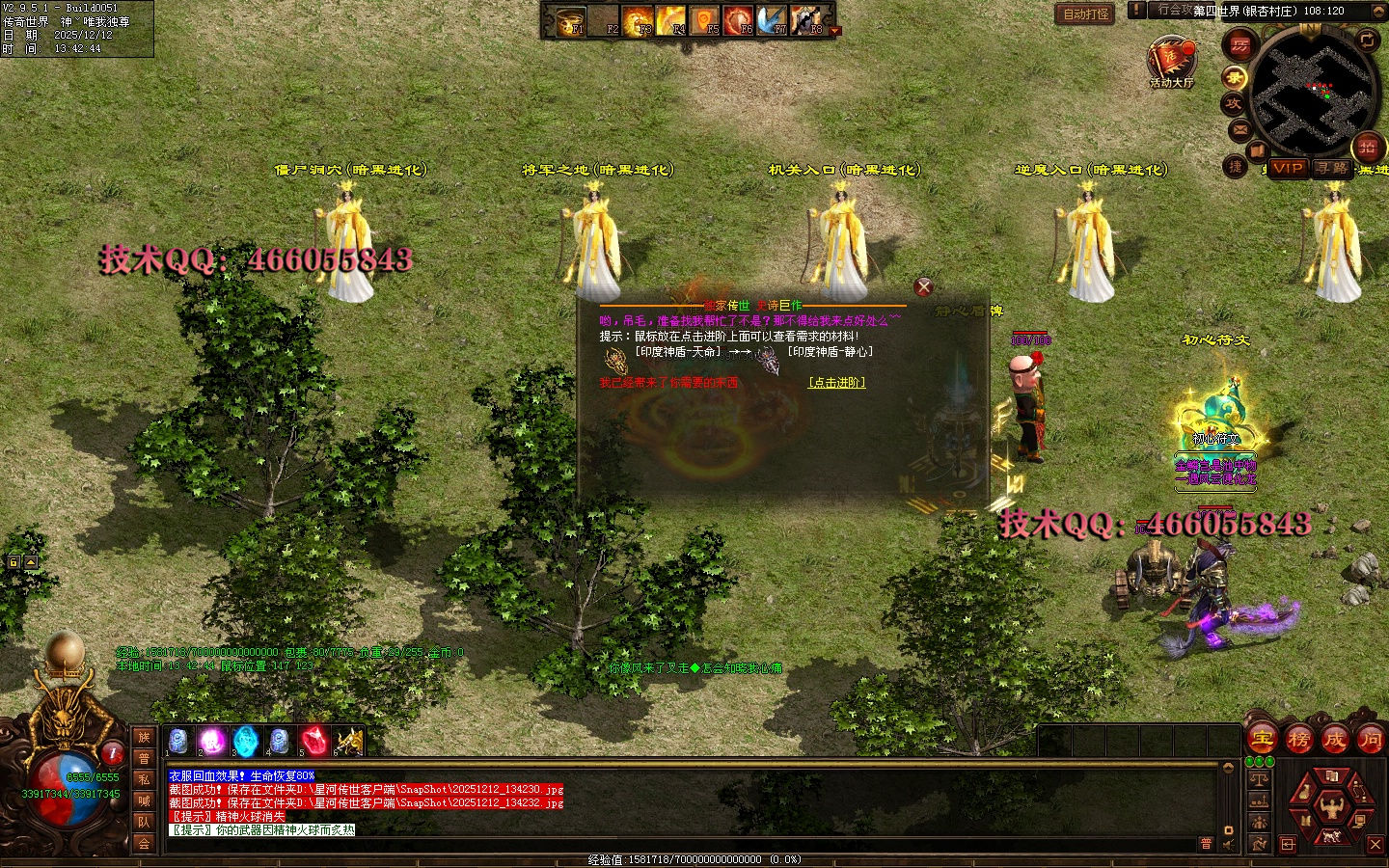The width and height of the screenshot is (1389, 868).
Task: Activate the F1 skill icon in the top bar
Action: tap(572, 20)
